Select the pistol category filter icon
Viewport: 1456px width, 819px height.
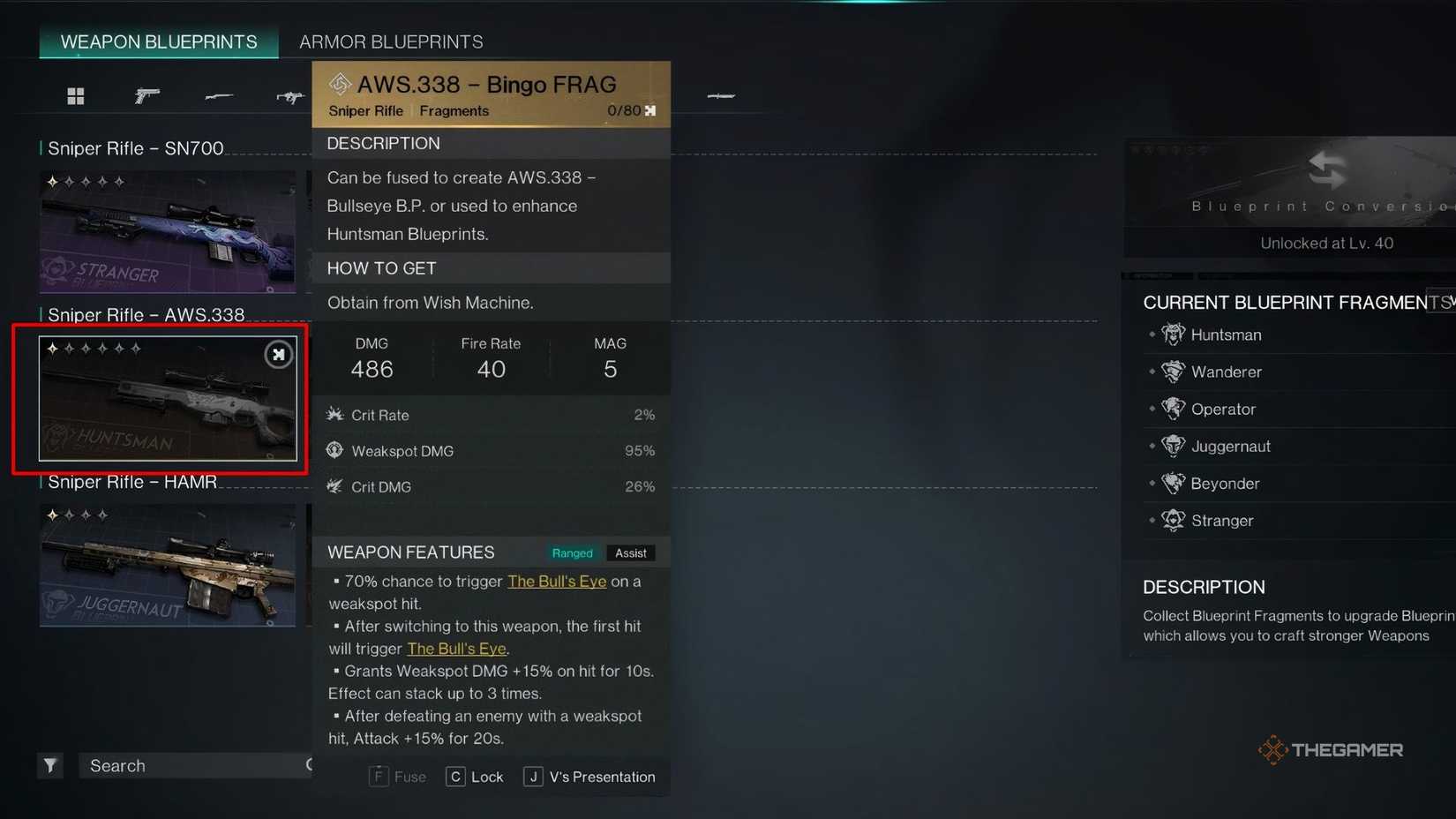147,95
